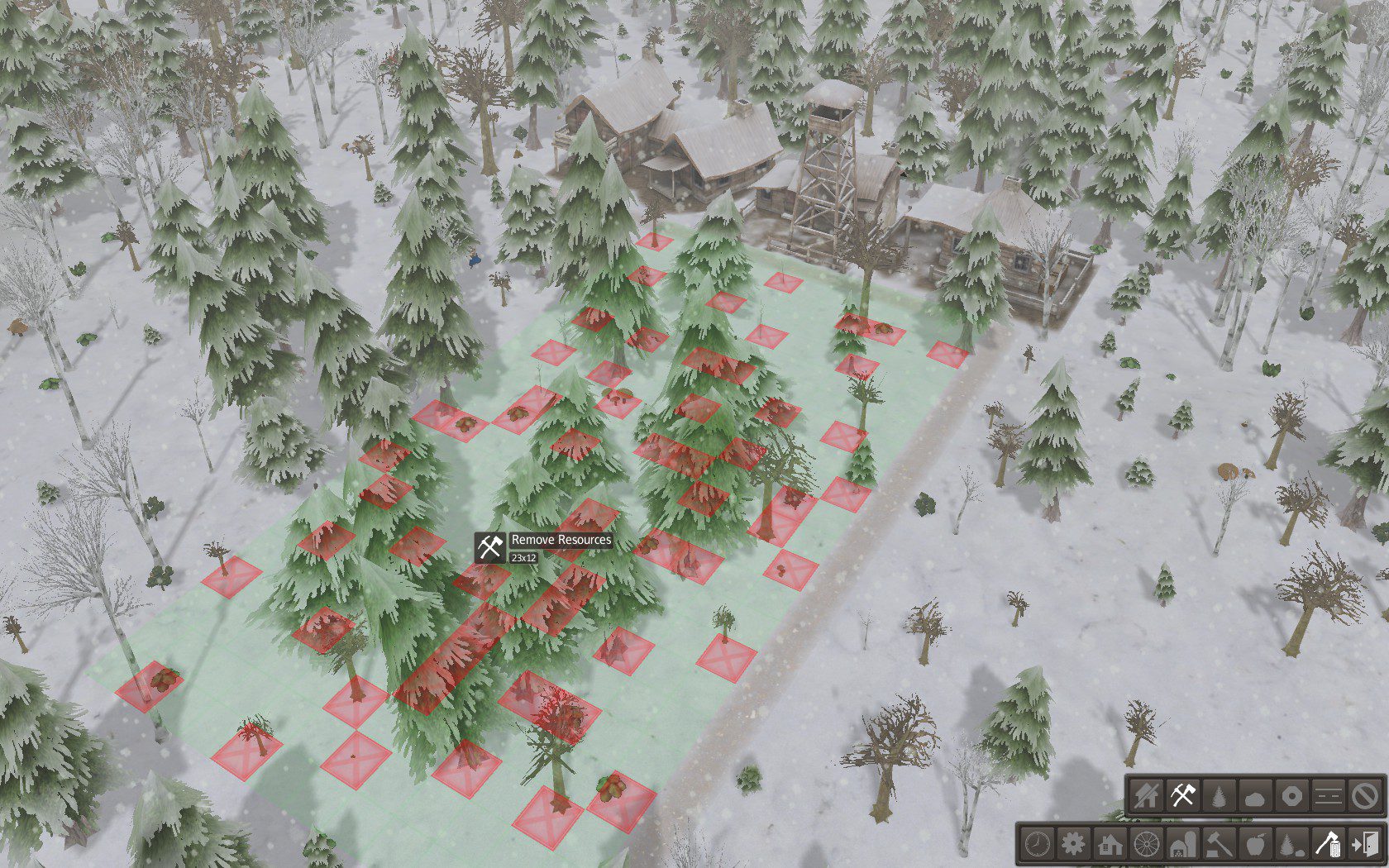This screenshot has width=1389, height=868.
Task: Toggle the axe and log removal tools menu
Action: pyautogui.click(x=1327, y=844)
